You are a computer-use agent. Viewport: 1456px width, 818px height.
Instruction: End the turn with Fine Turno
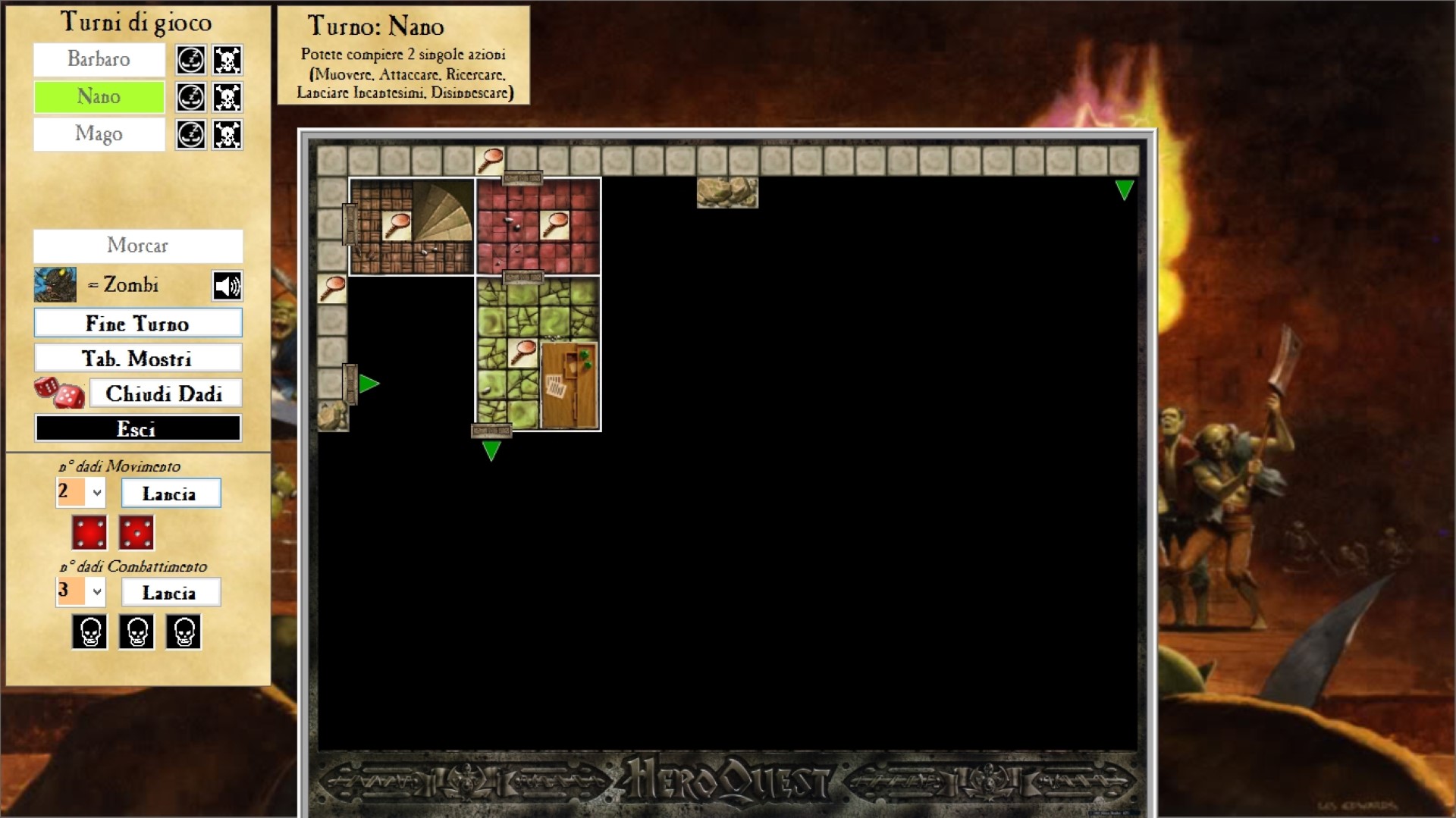point(137,323)
